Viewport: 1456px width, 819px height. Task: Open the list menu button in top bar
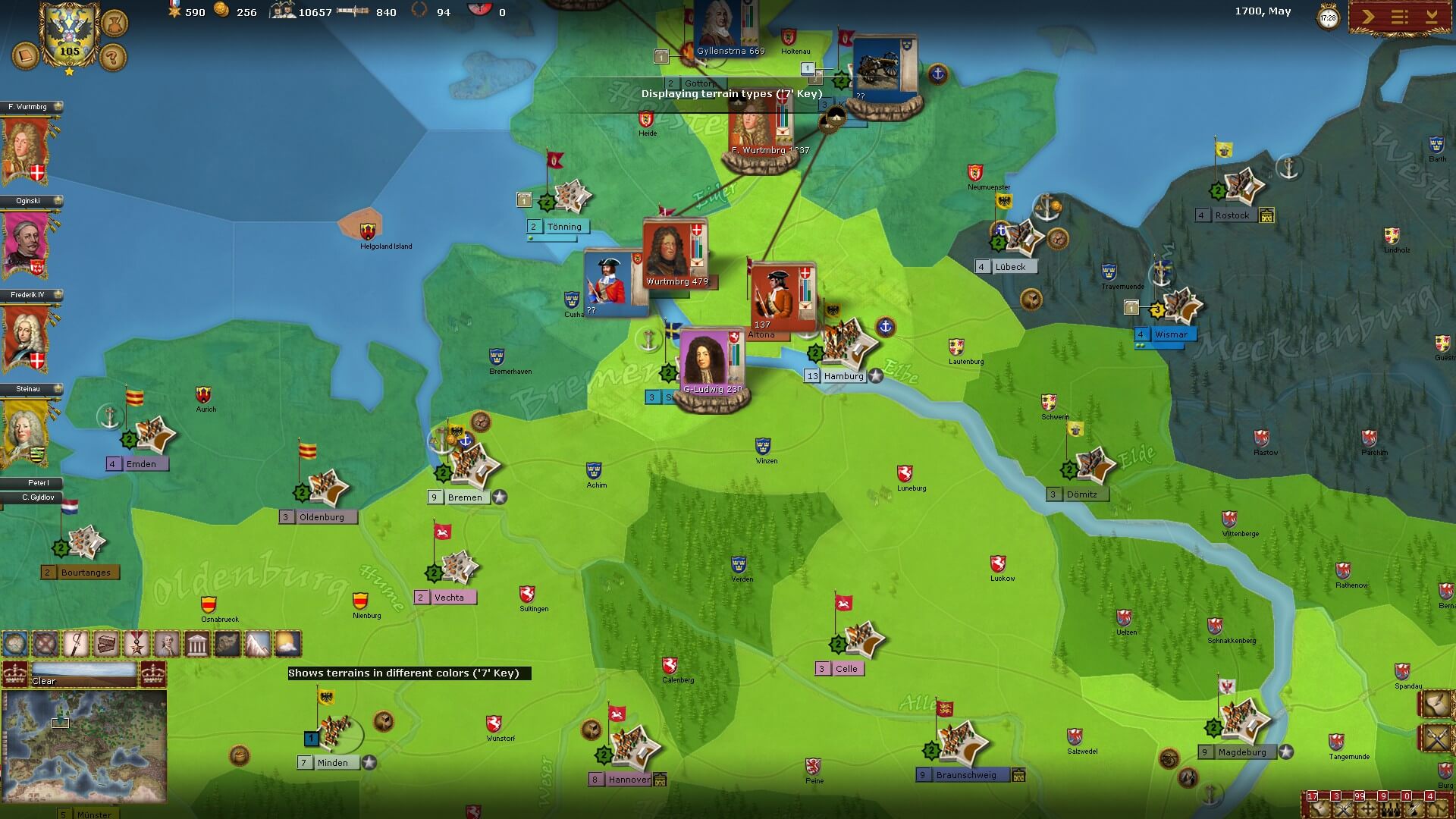(x=1400, y=17)
